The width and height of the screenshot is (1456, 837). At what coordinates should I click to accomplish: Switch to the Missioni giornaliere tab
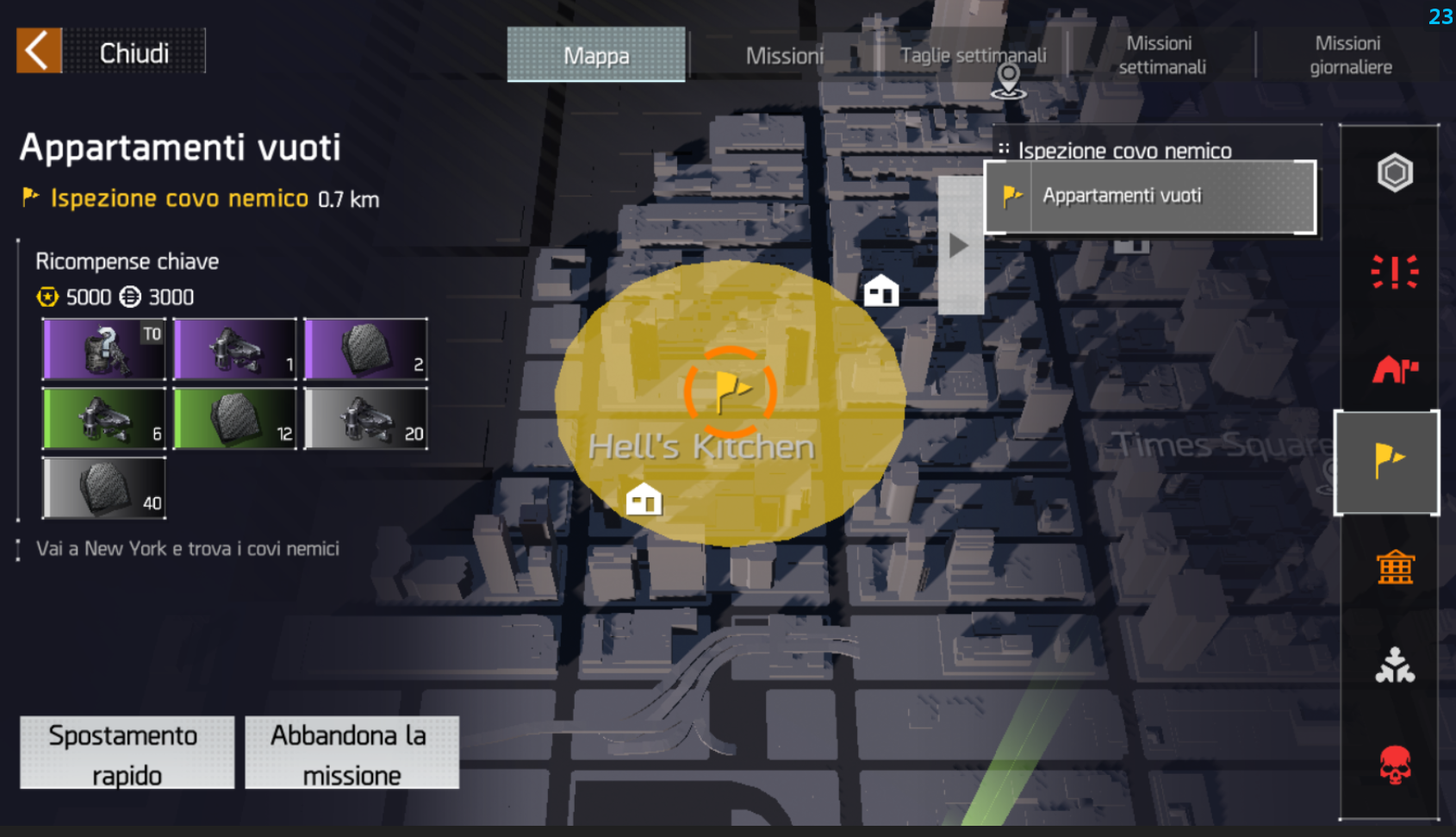point(1350,55)
